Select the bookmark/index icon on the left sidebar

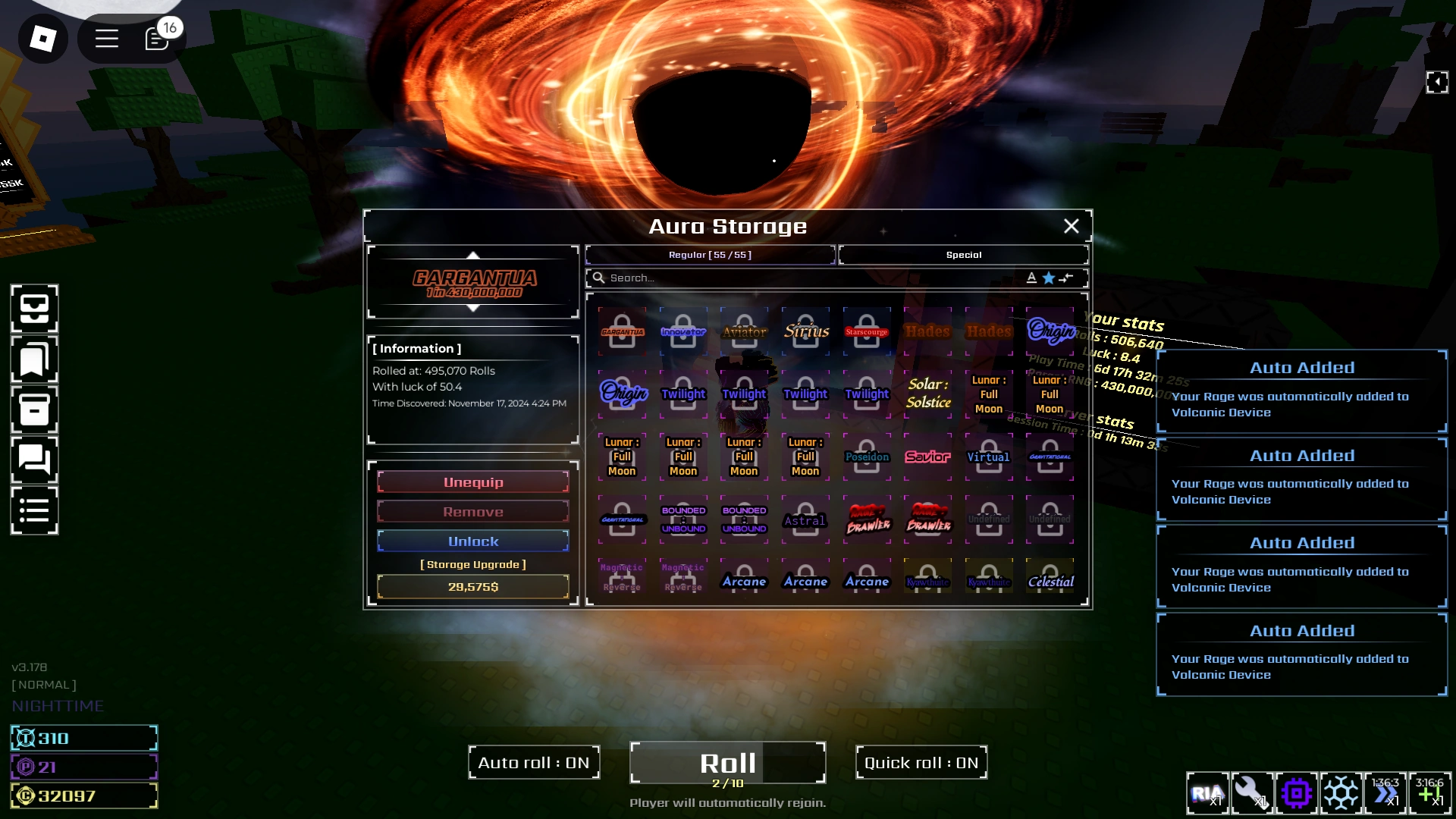click(33, 359)
